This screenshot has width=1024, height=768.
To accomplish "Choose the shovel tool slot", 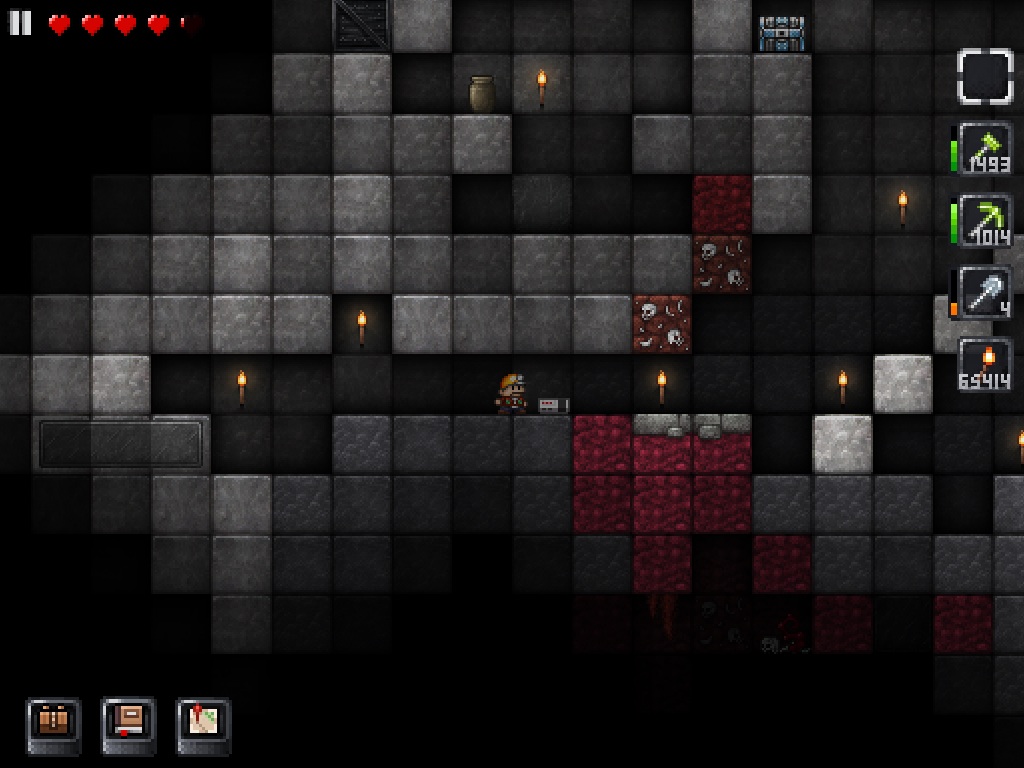I will click(984, 293).
